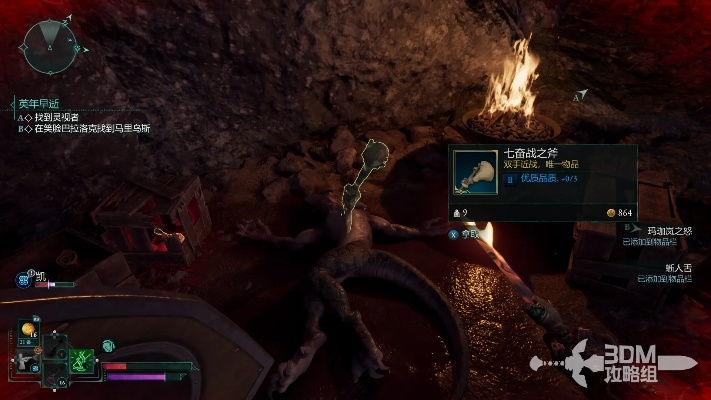This screenshot has height=400, width=711.
Task: Click the companion 凯 portrait icon
Action: pyautogui.click(x=23, y=281)
